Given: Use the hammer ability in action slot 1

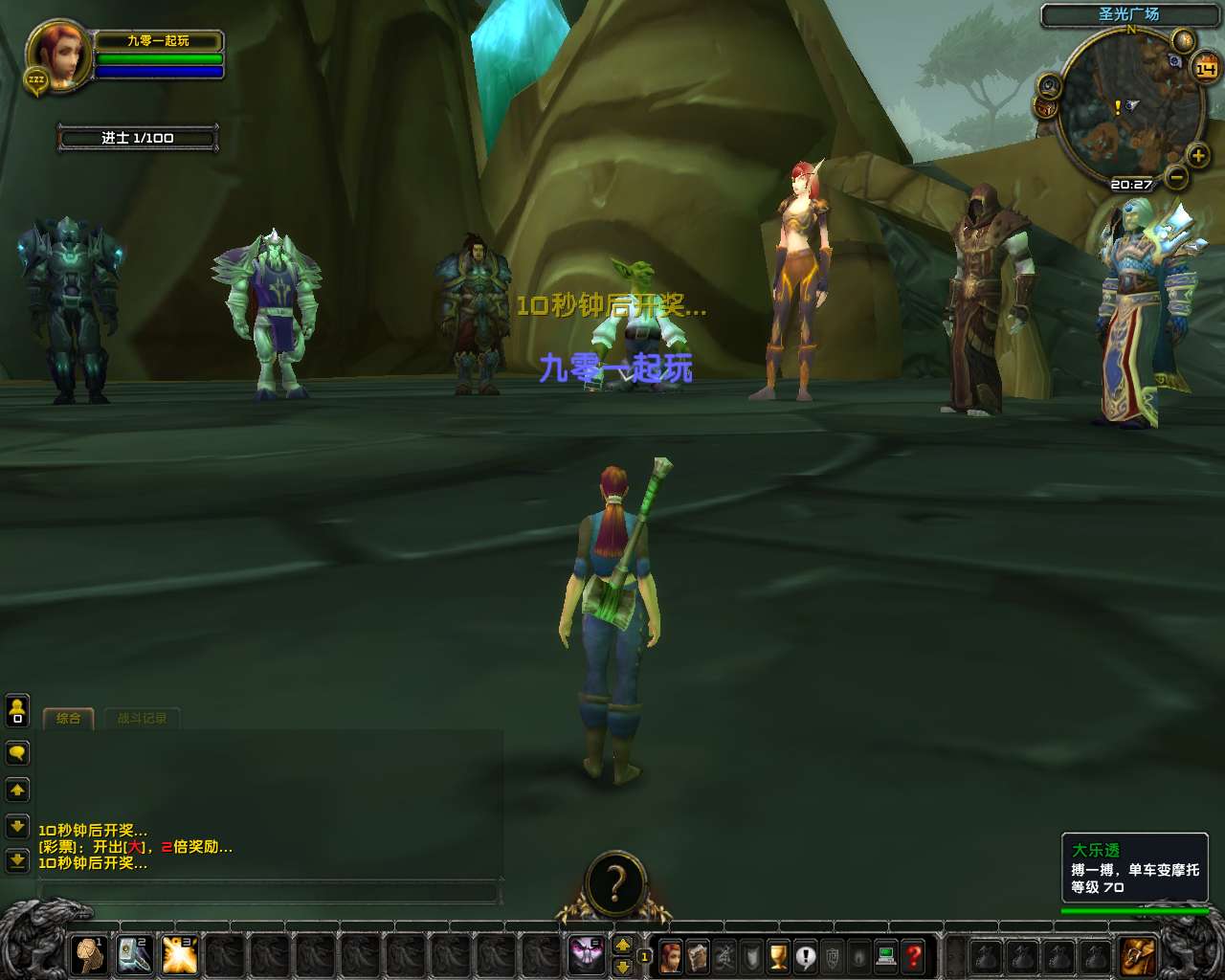Looking at the screenshot, I should coord(91,954).
